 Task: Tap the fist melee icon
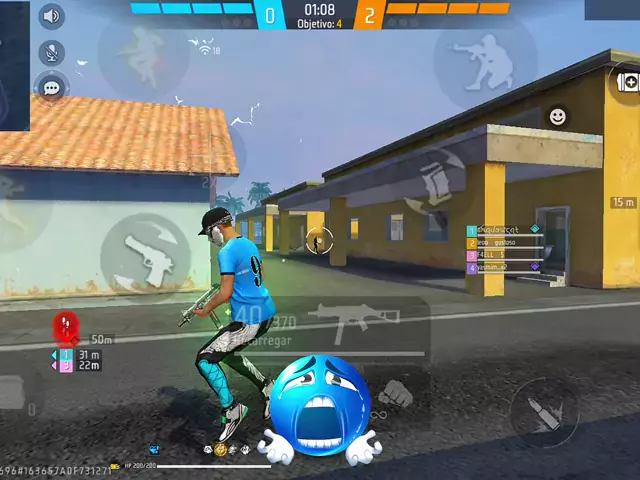click(x=396, y=392)
